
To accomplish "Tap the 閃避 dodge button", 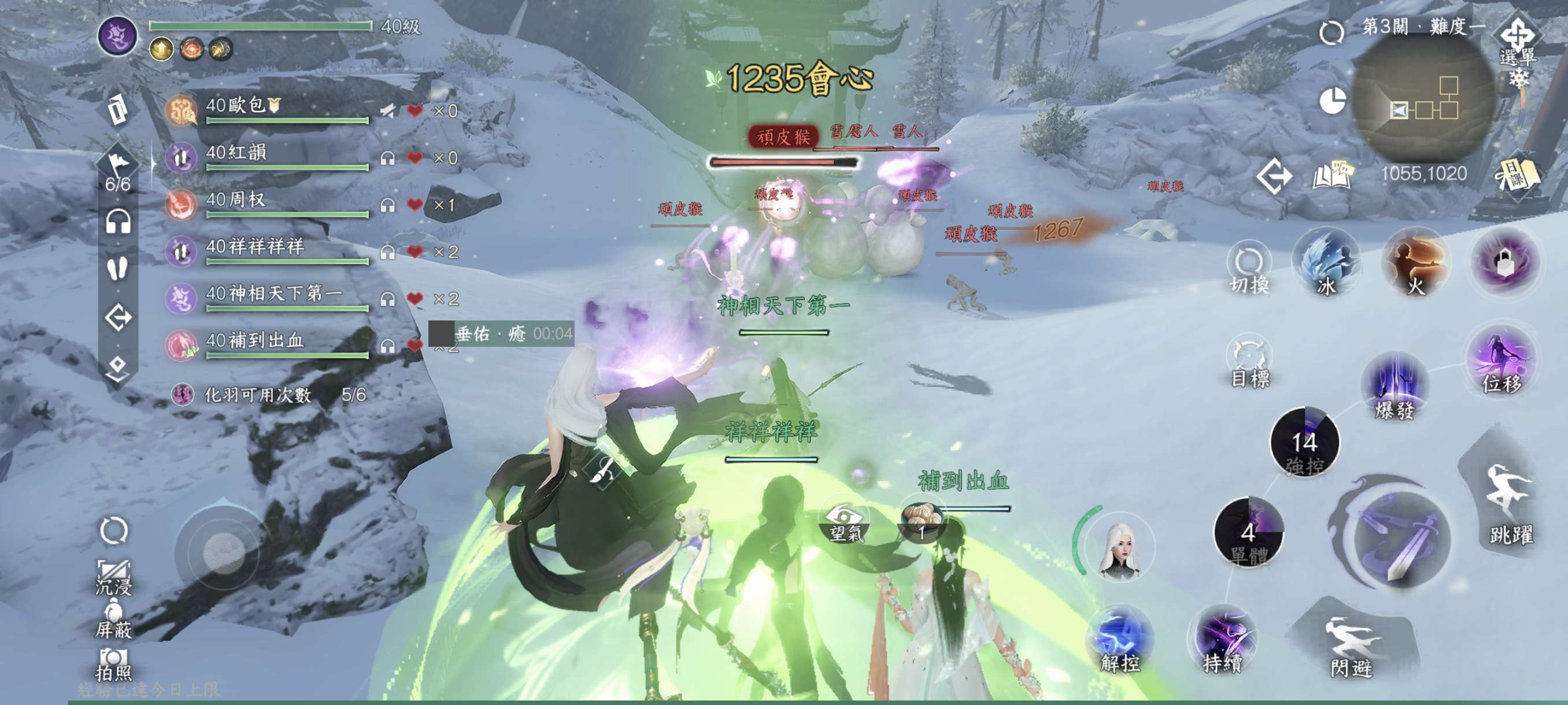I will pos(1351,646).
